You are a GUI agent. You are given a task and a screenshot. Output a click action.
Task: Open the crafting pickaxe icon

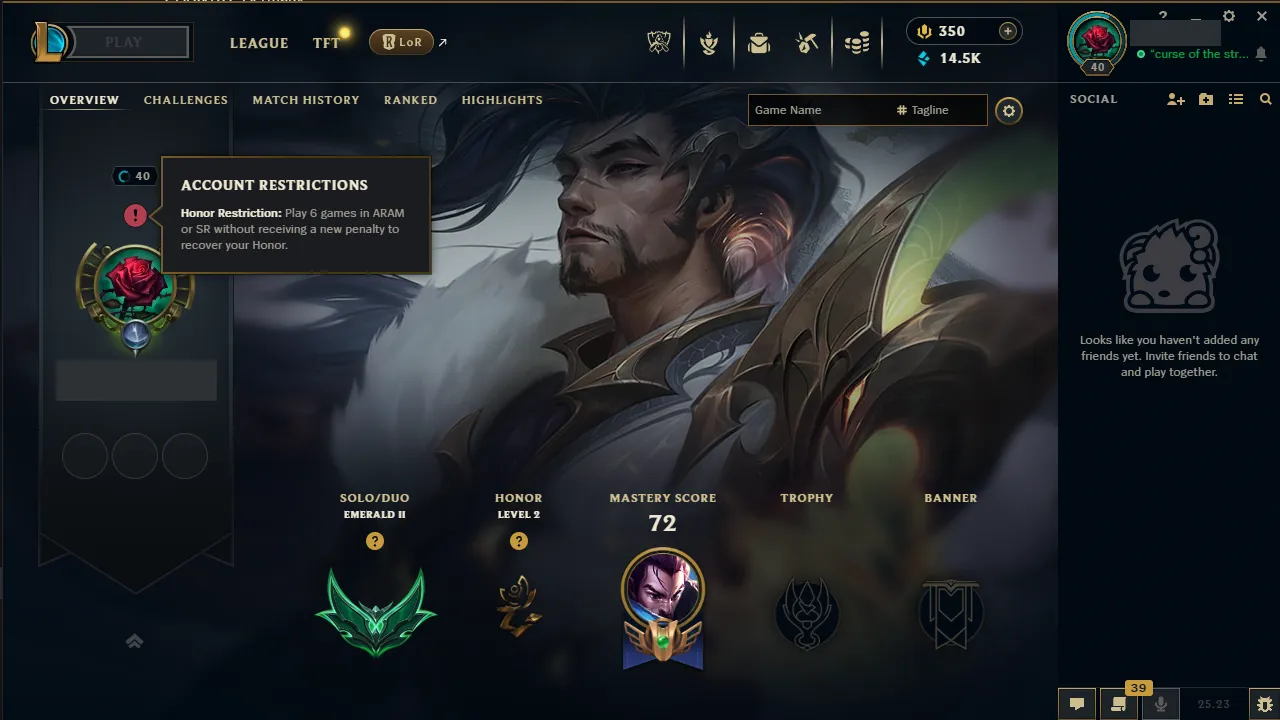point(807,43)
